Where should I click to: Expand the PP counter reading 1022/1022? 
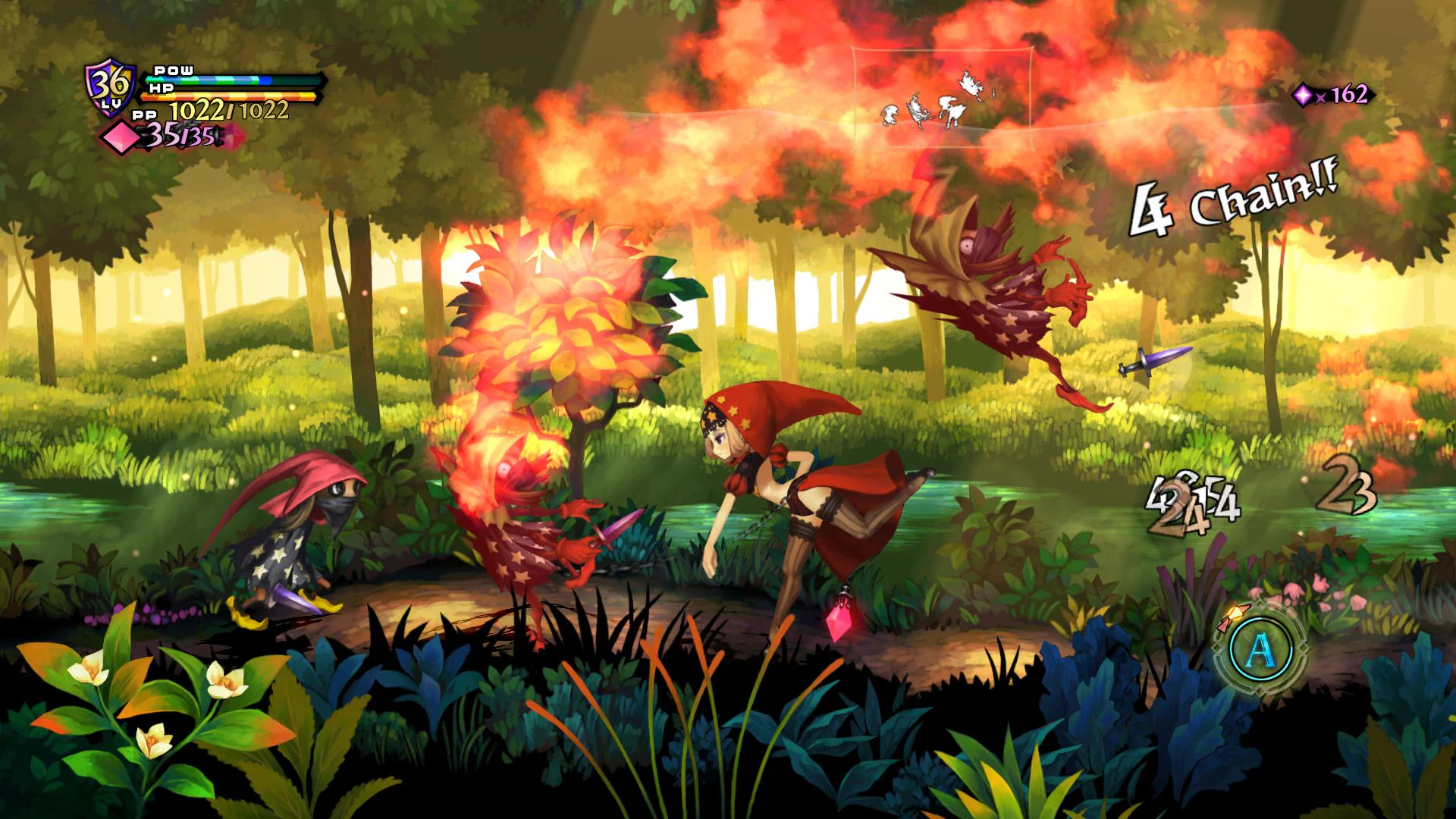click(227, 112)
